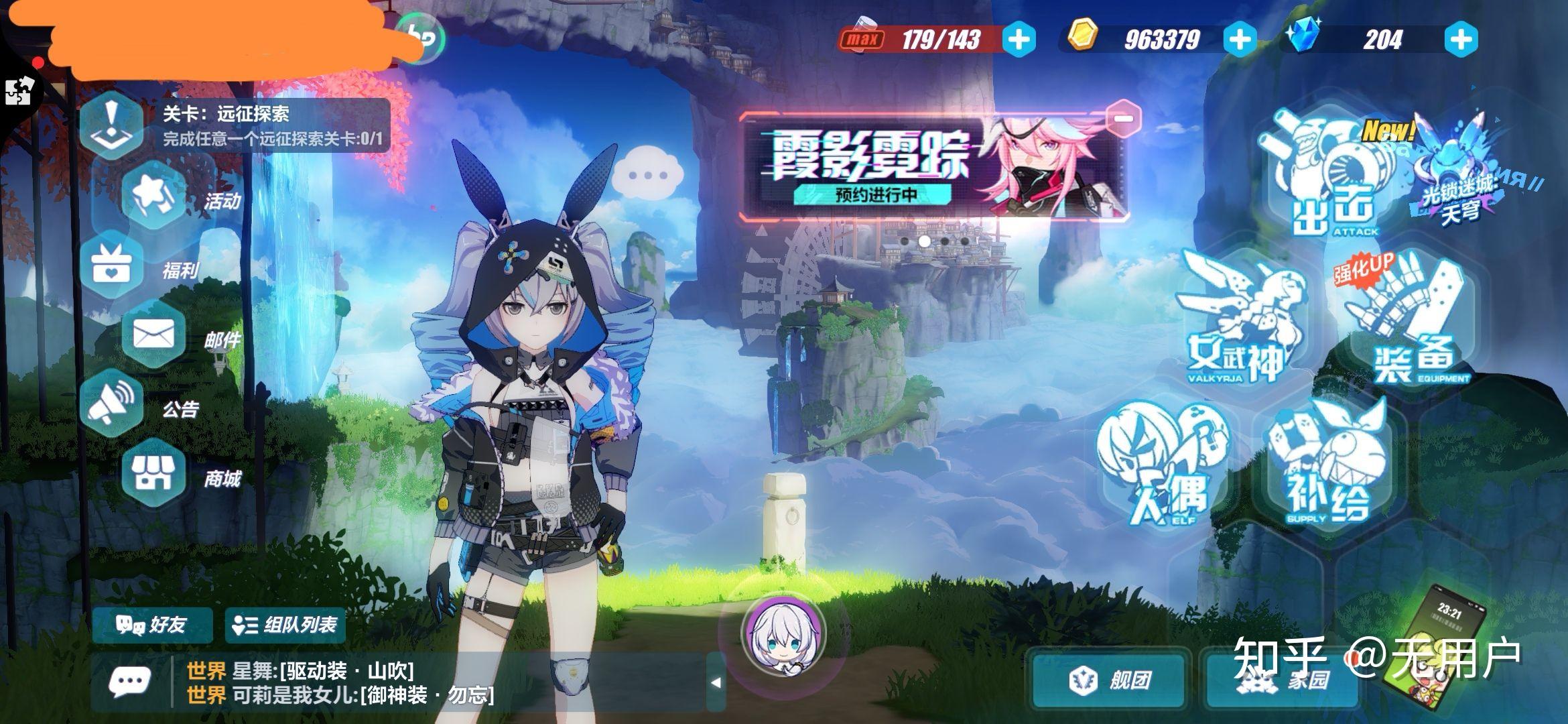1568x724 pixels.
Task: Open the 活动 events icon
Action: coord(155,198)
